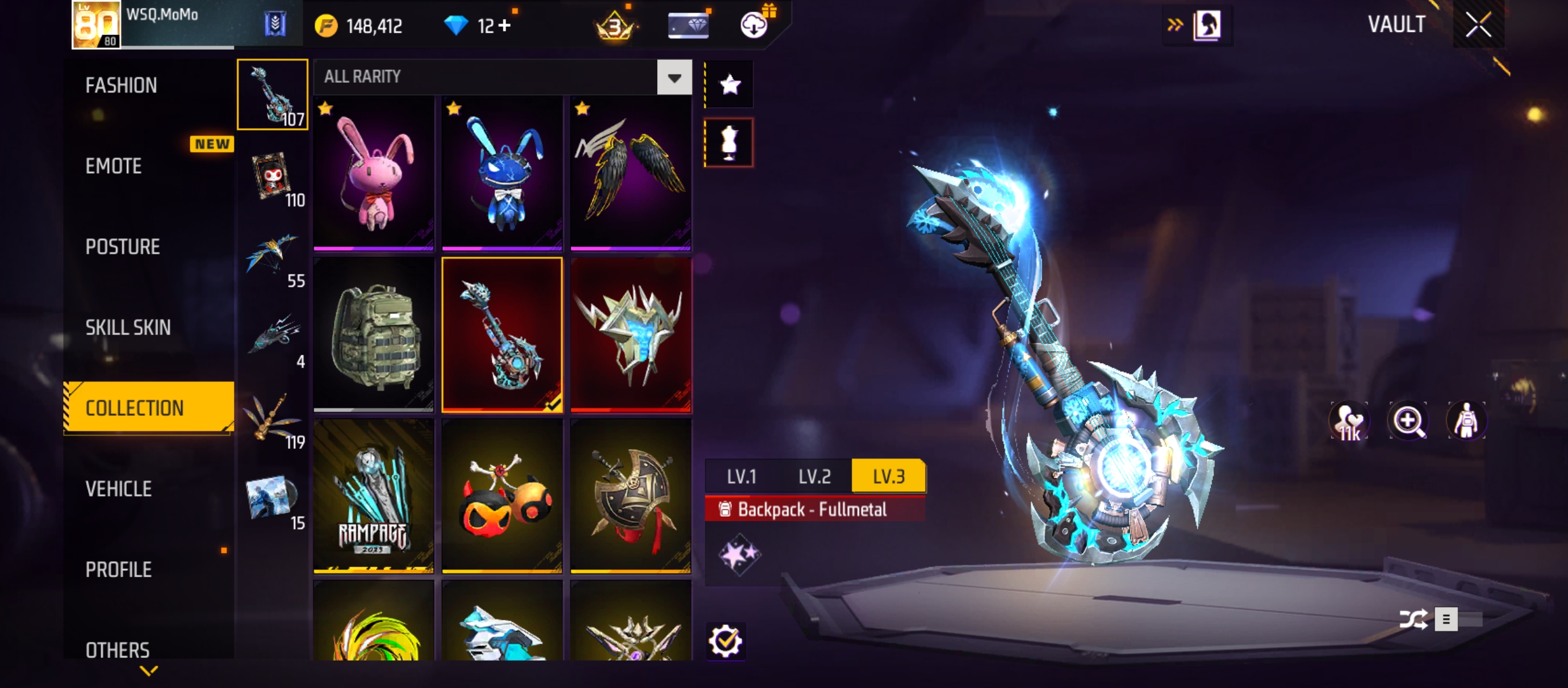Expand the All Rarity dropdown
The image size is (1568, 688).
point(674,78)
